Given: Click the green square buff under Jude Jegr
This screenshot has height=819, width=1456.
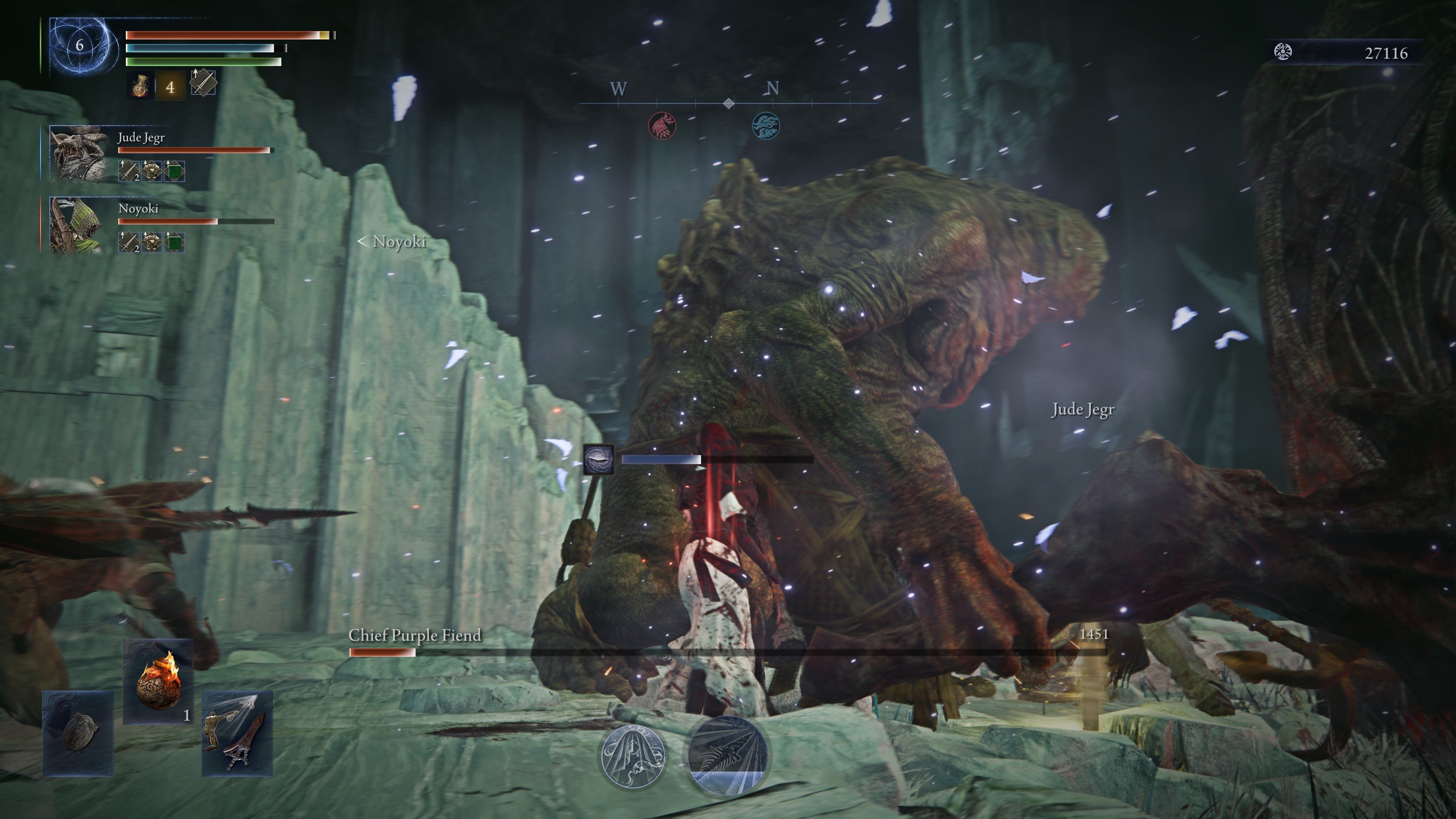Looking at the screenshot, I should tap(175, 171).
